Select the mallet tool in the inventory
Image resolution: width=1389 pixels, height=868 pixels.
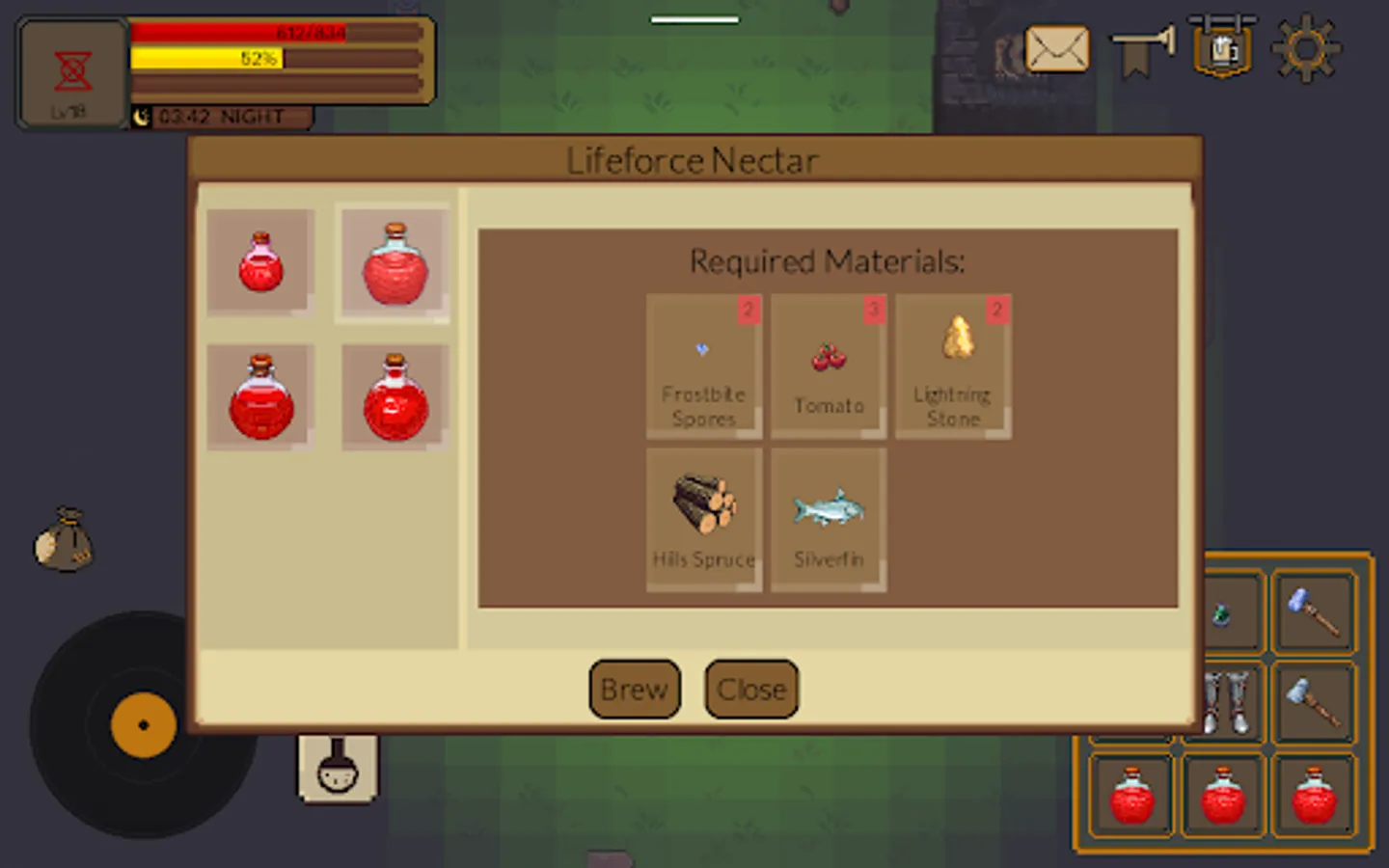[x=1315, y=704]
